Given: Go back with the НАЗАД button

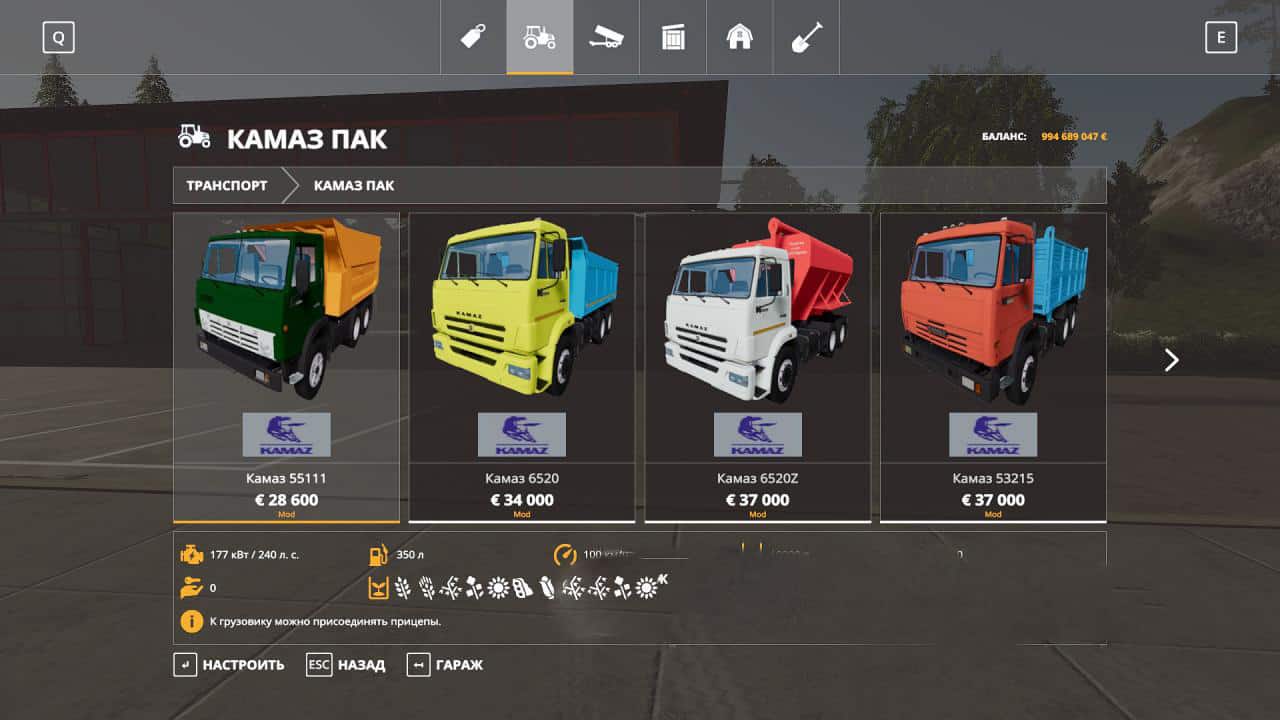Looking at the screenshot, I should [x=346, y=665].
